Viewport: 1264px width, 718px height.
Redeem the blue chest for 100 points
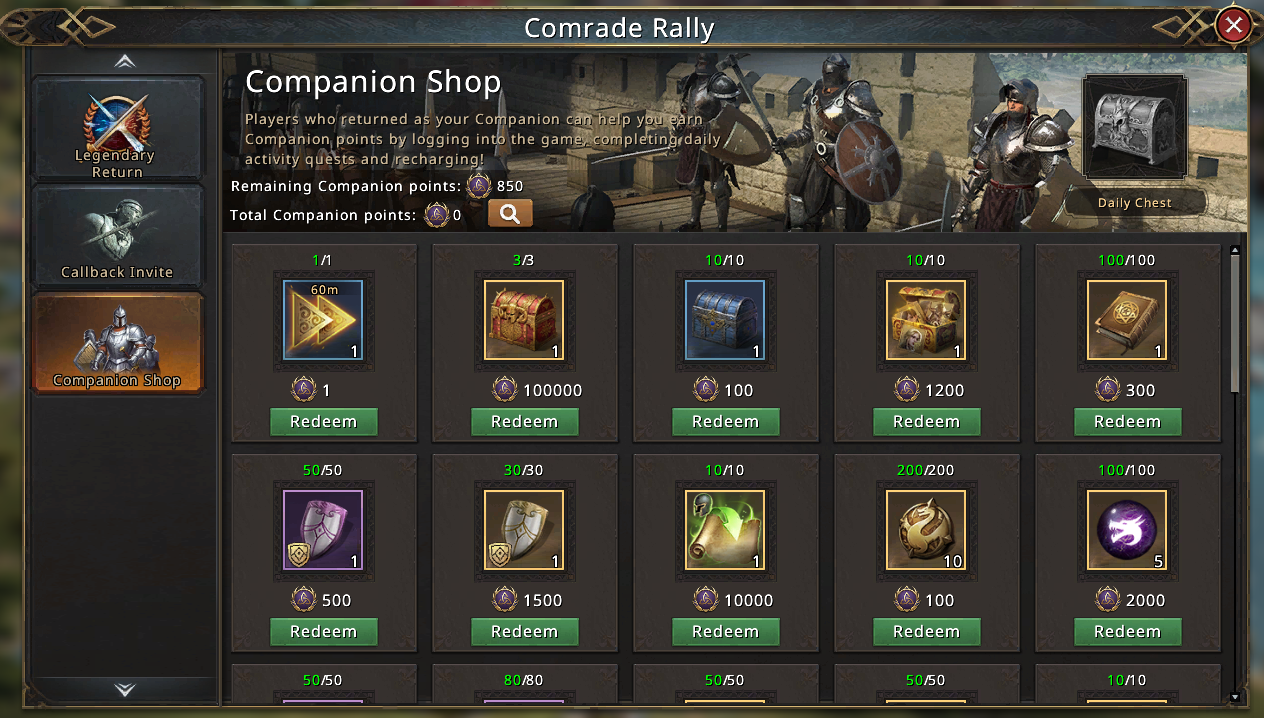pyautogui.click(x=725, y=422)
